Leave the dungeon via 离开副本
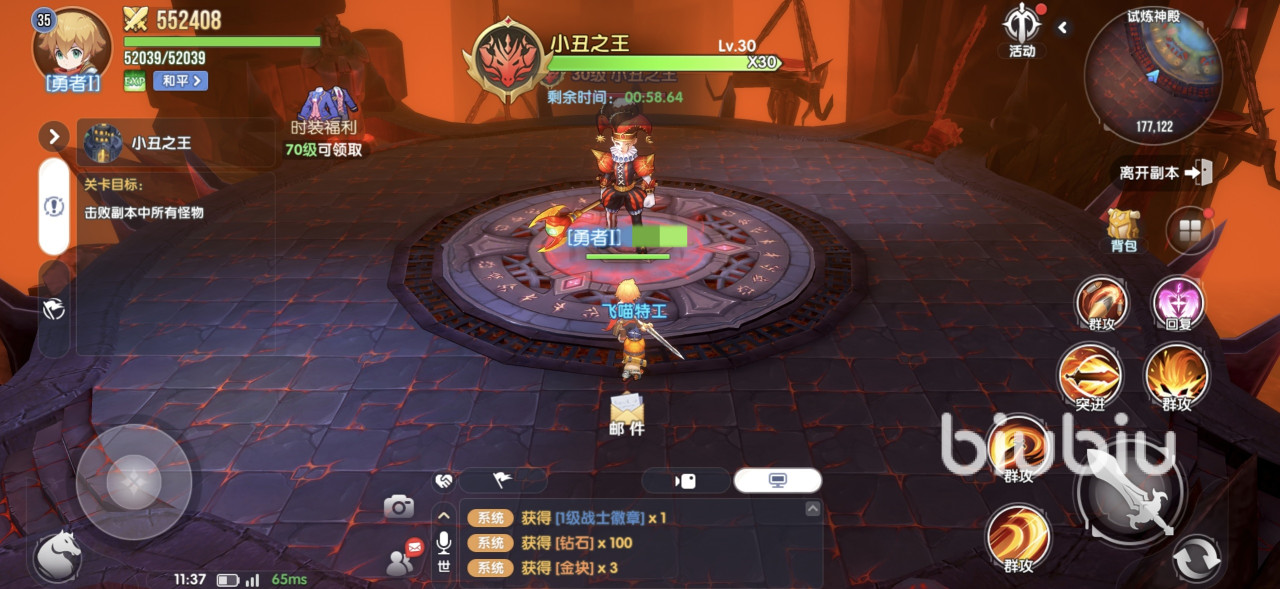Image resolution: width=1280 pixels, height=589 pixels. (1165, 173)
